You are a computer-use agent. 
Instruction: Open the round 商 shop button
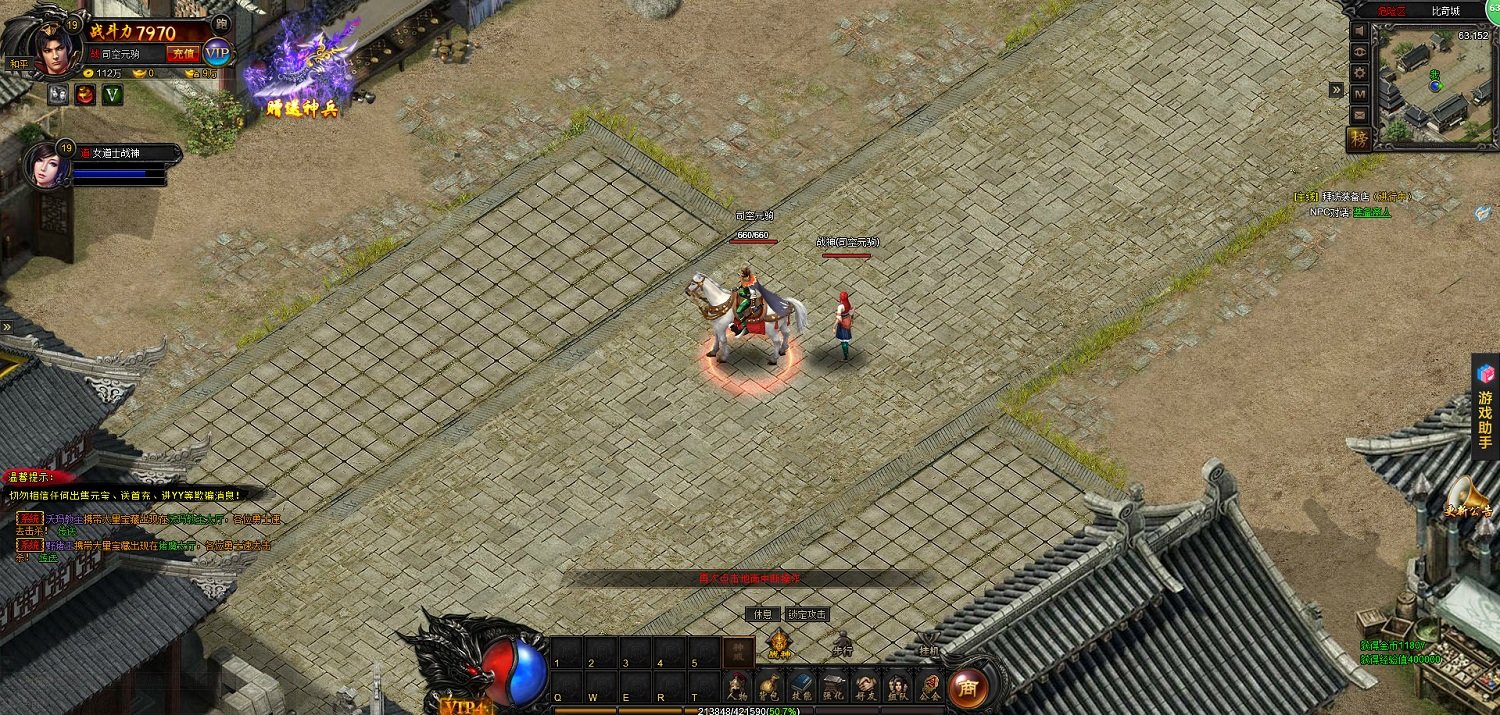point(967,687)
